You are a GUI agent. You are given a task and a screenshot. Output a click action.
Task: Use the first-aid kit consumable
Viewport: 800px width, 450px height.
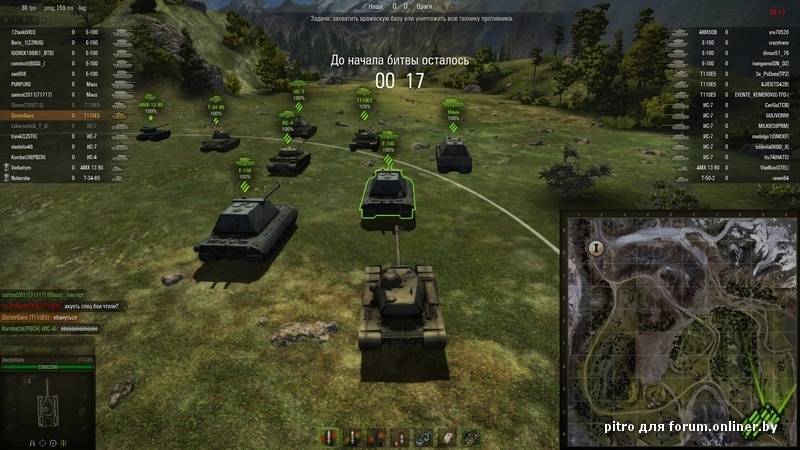point(445,437)
